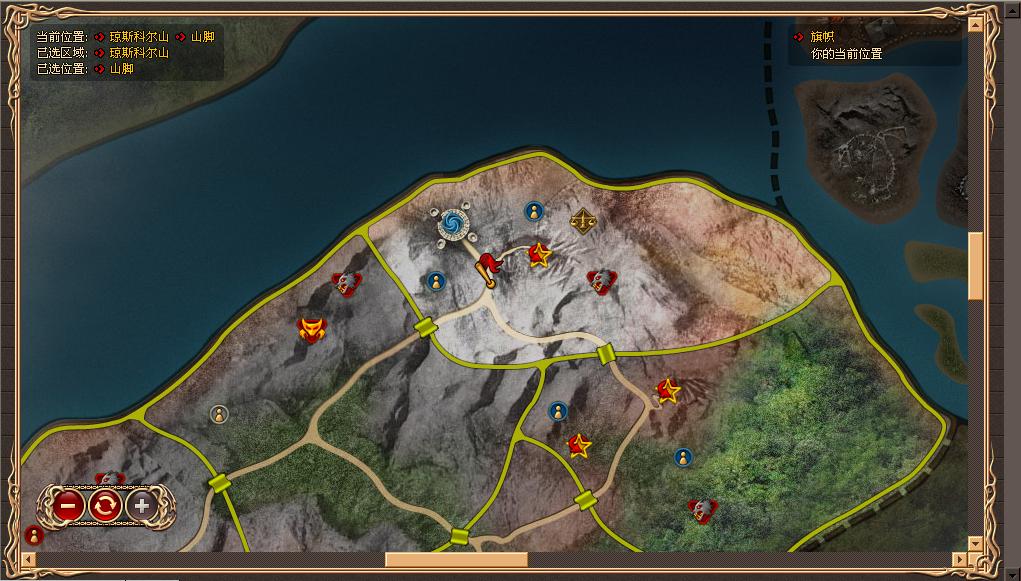Select the 旗帜 legend entry
Image resolution: width=1021 pixels, height=581 pixels.
822,37
